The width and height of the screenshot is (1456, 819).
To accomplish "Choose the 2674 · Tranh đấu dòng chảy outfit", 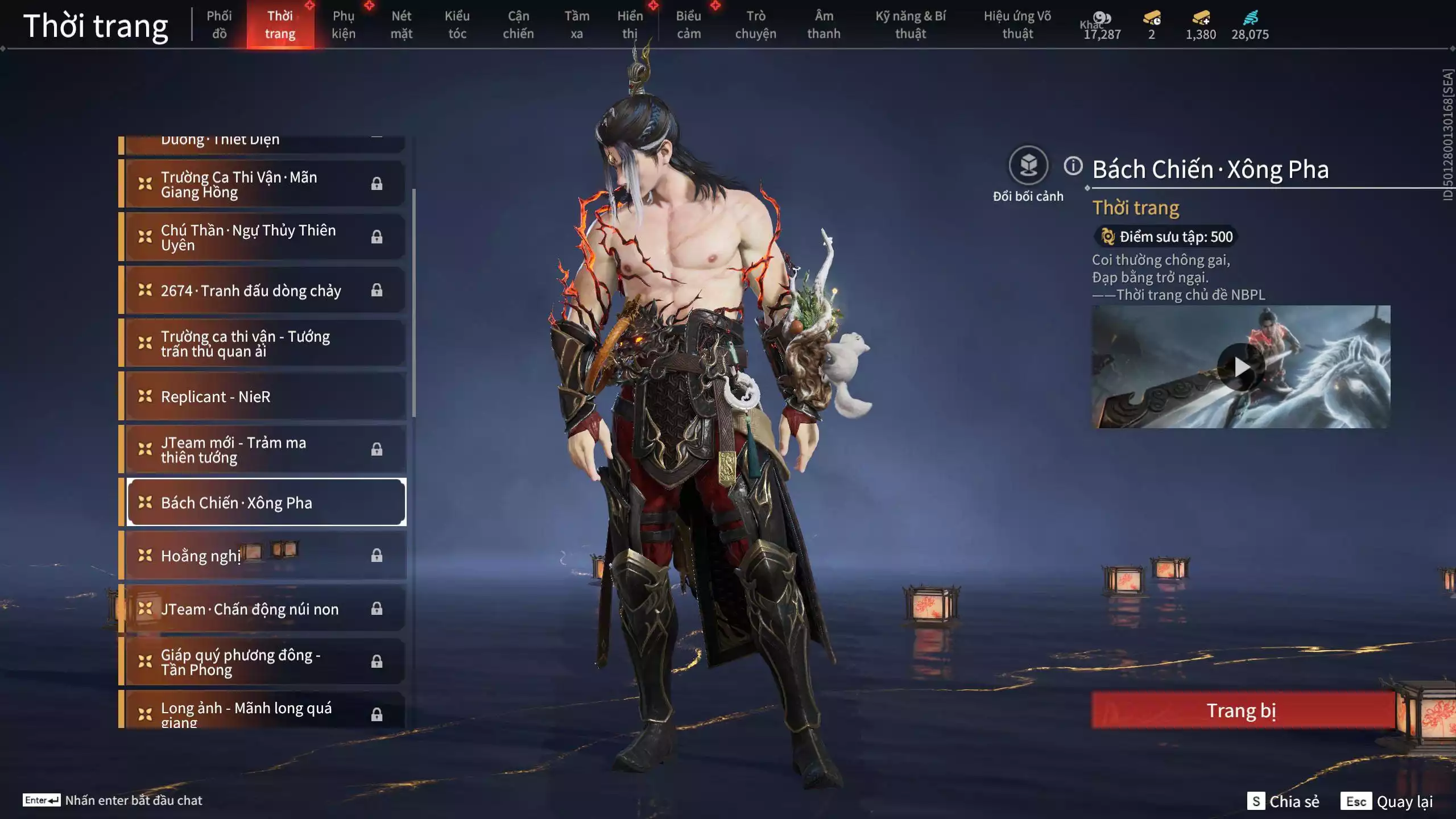I will tap(265, 291).
